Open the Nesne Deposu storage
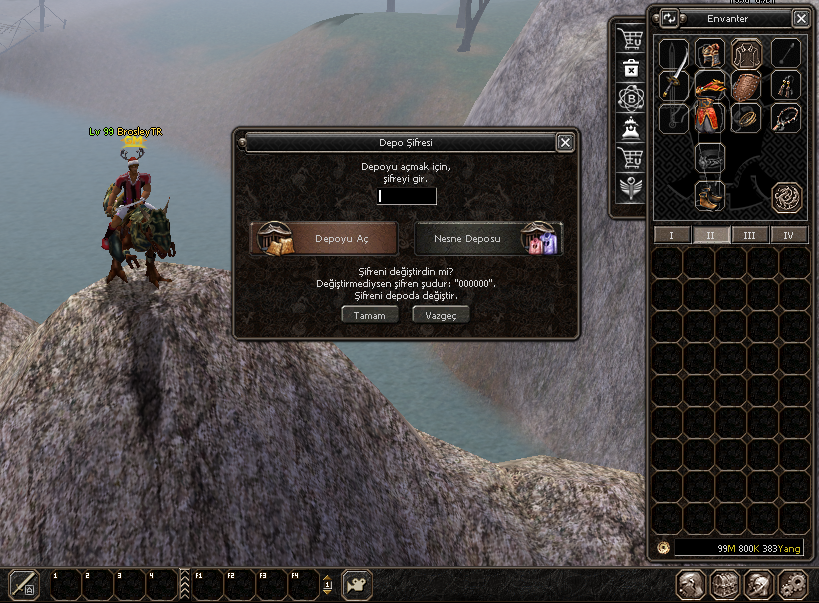 pos(488,238)
